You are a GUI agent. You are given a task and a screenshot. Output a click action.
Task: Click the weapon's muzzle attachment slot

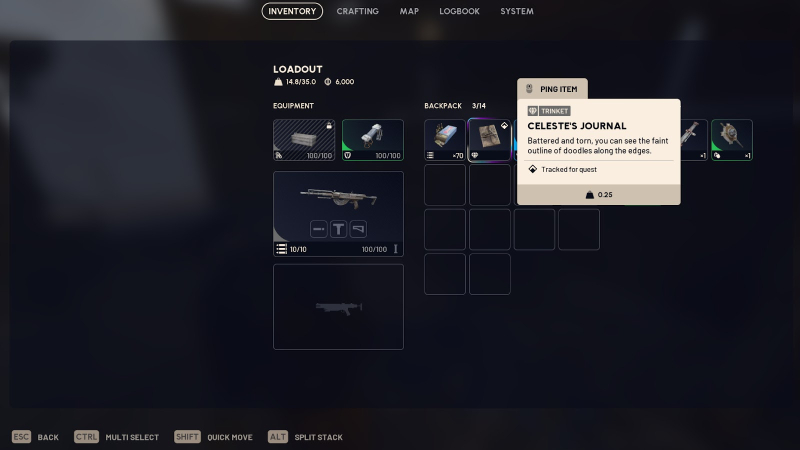point(319,229)
